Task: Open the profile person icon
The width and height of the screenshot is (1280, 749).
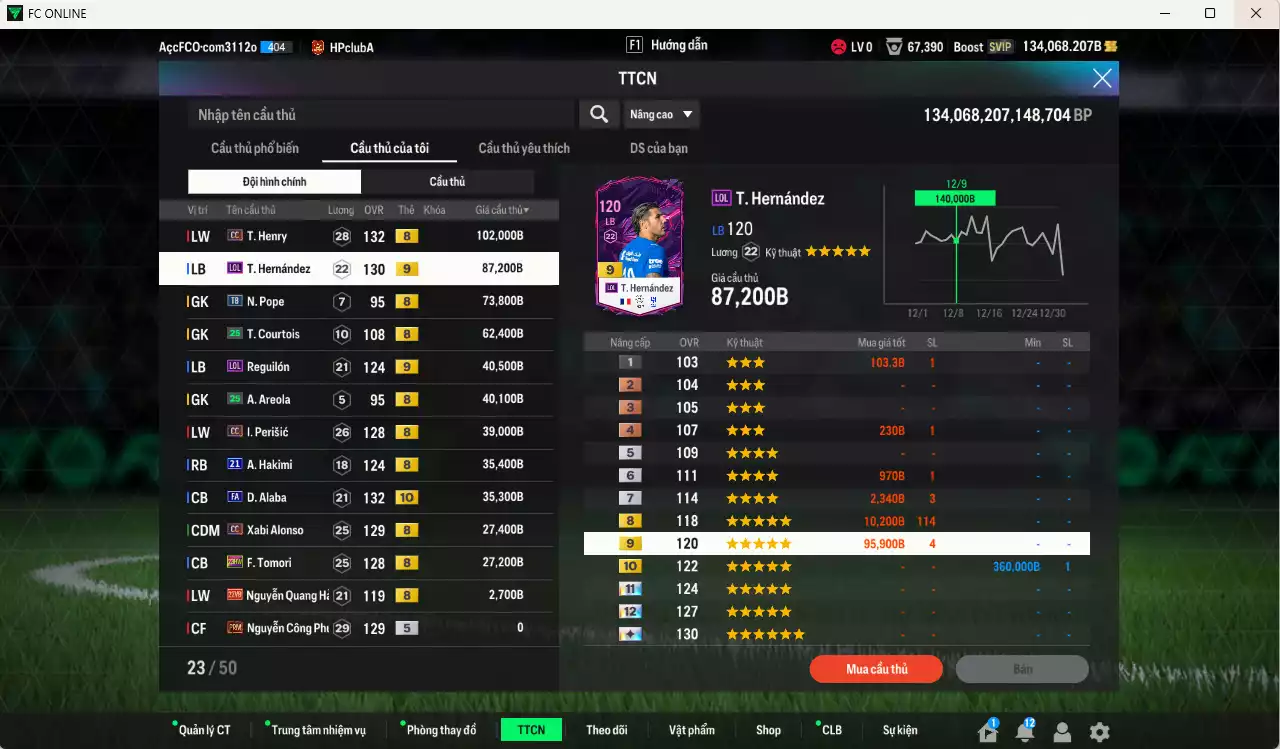Action: click(x=1061, y=729)
